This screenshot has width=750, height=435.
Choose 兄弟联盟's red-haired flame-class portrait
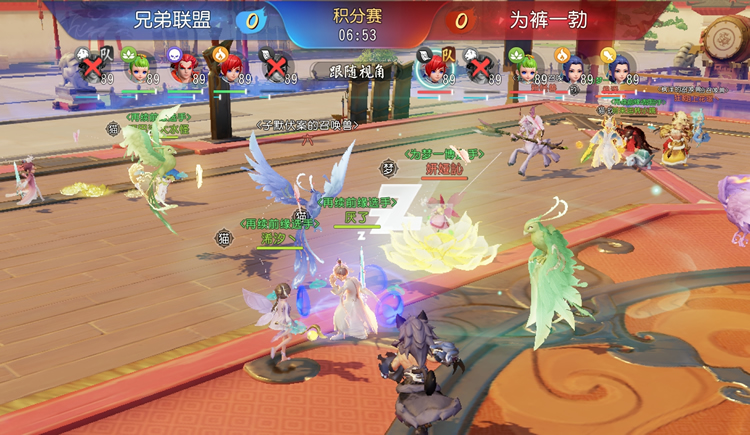[230, 66]
